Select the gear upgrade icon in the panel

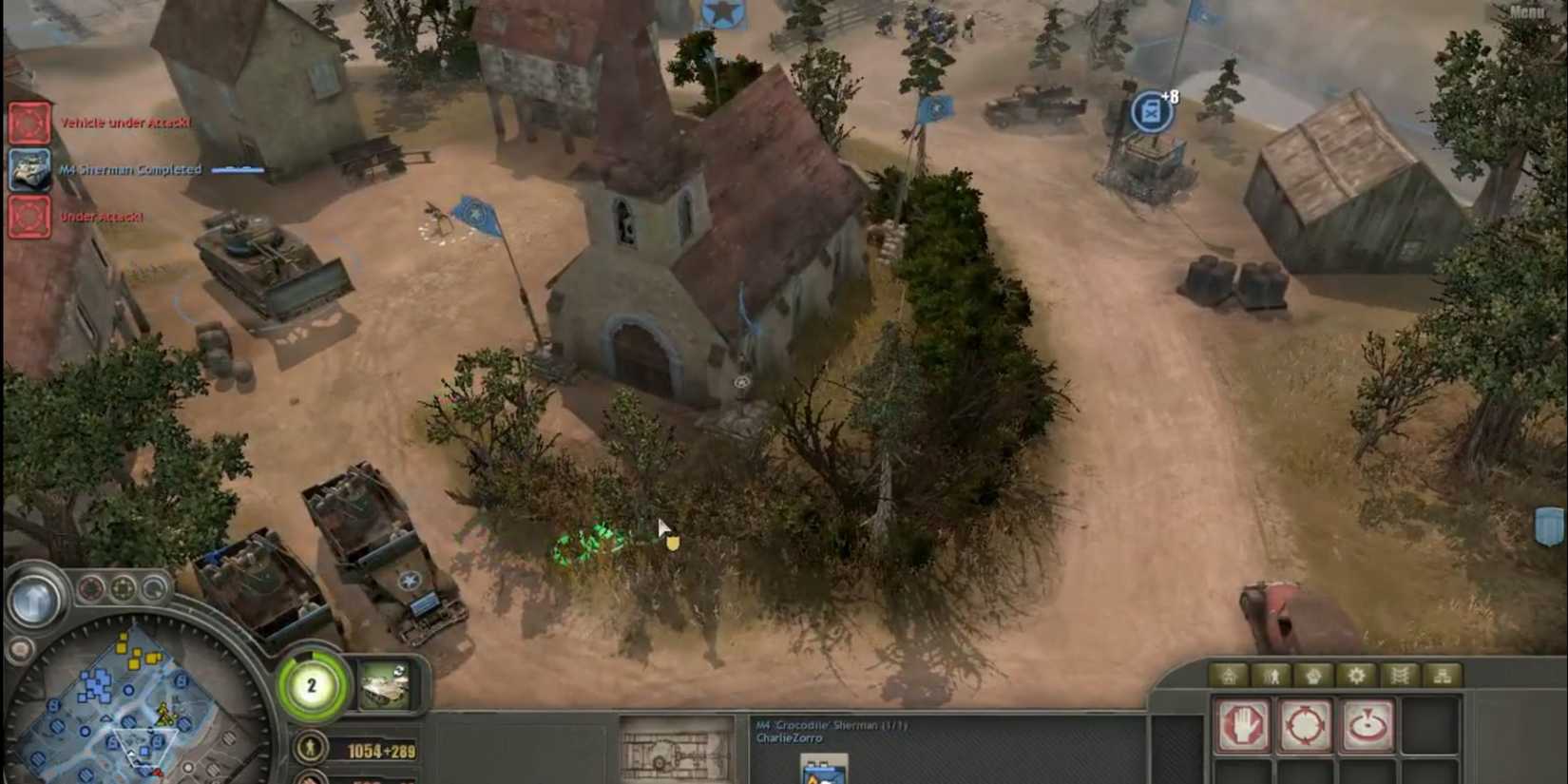tap(1357, 676)
